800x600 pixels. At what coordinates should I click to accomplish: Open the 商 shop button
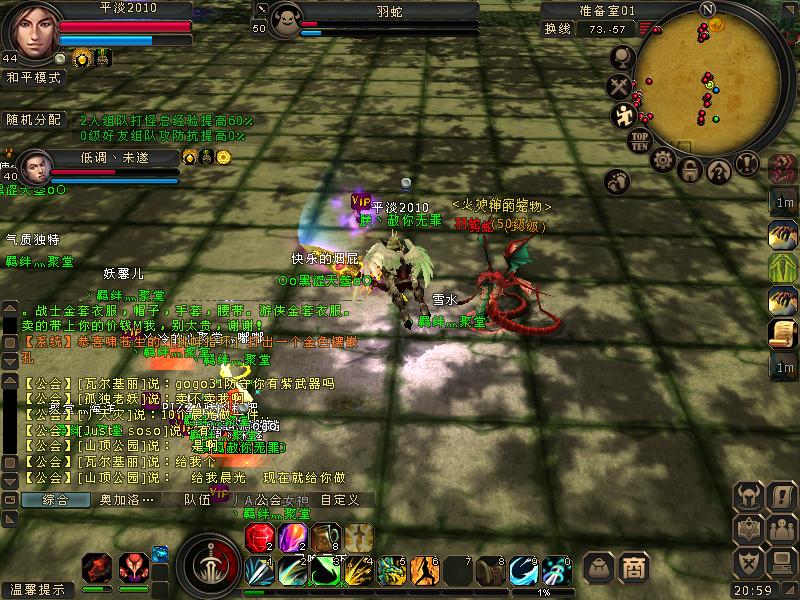pos(633,567)
